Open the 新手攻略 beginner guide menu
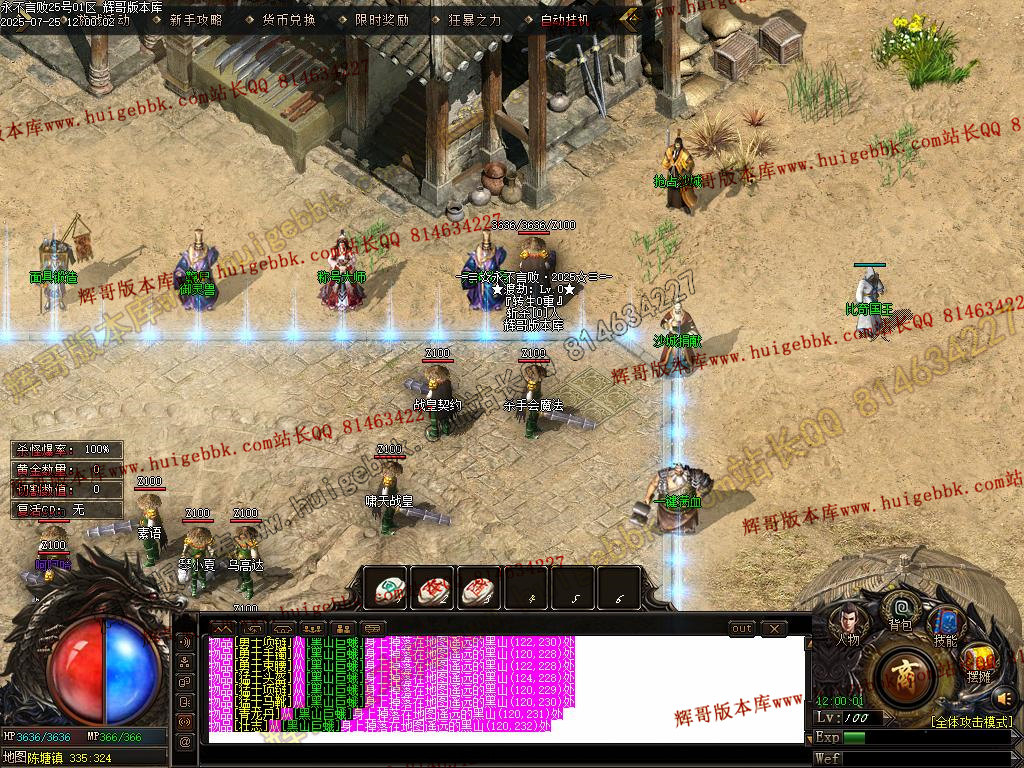 tap(196, 19)
